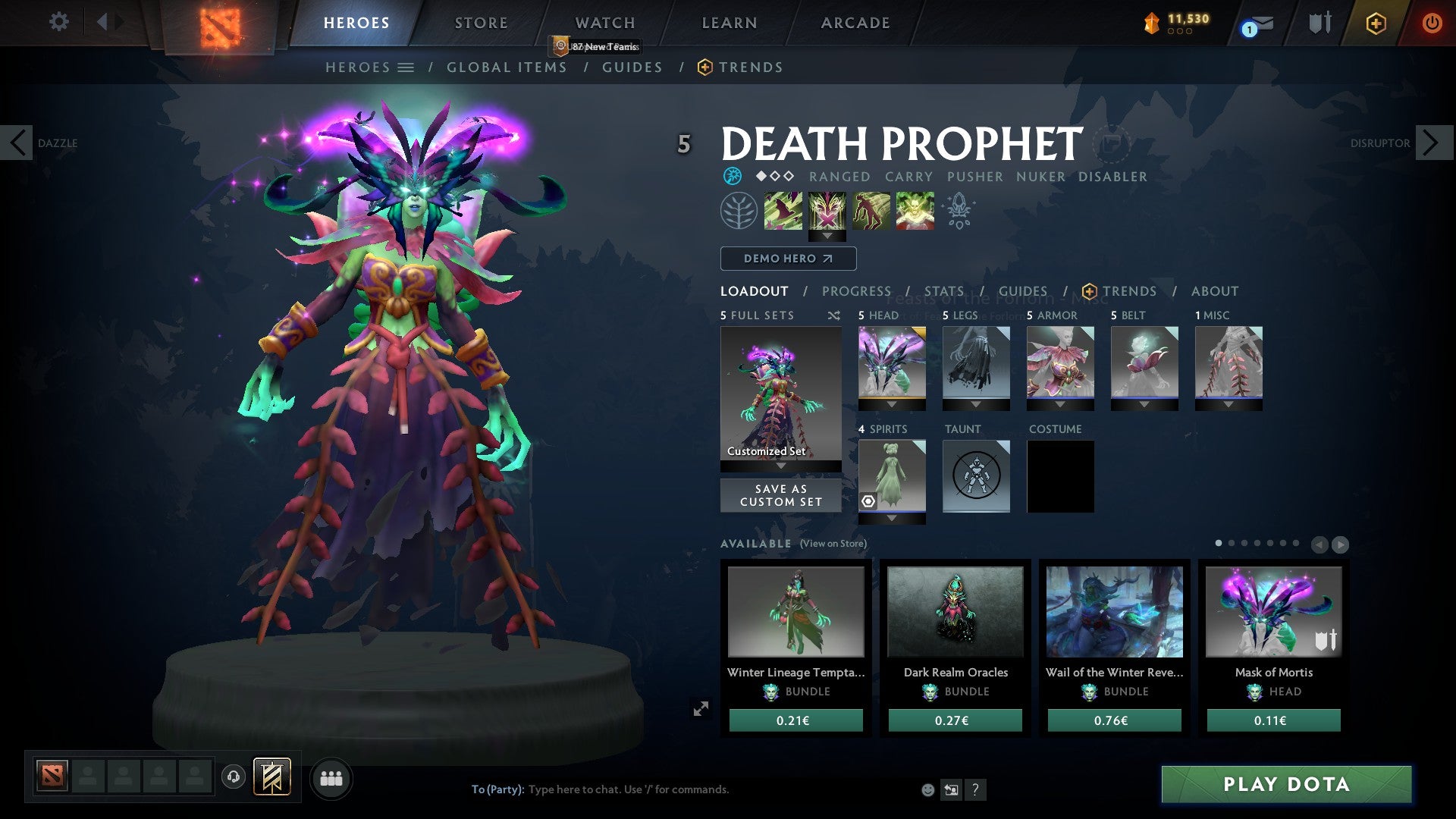1456x819 pixels.
Task: Click the friends list icon near chat bar
Action: coord(331,778)
